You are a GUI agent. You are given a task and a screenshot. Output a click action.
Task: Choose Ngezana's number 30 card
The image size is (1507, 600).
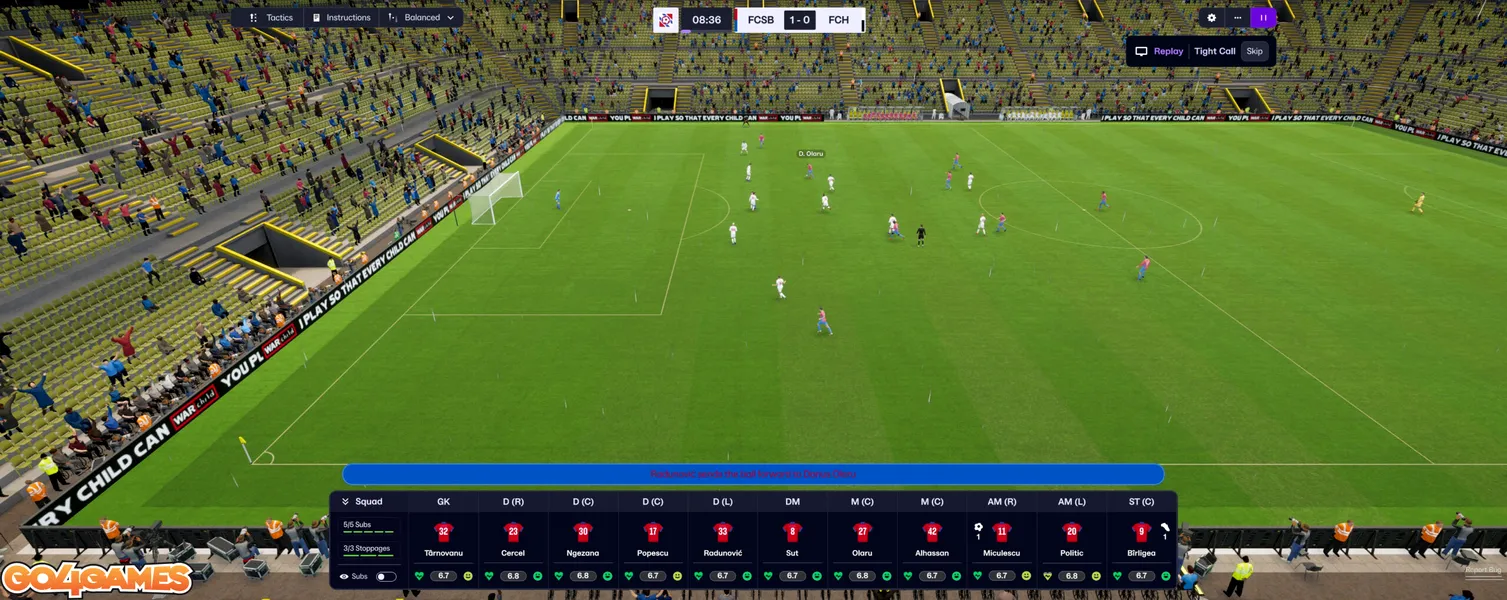coord(583,540)
